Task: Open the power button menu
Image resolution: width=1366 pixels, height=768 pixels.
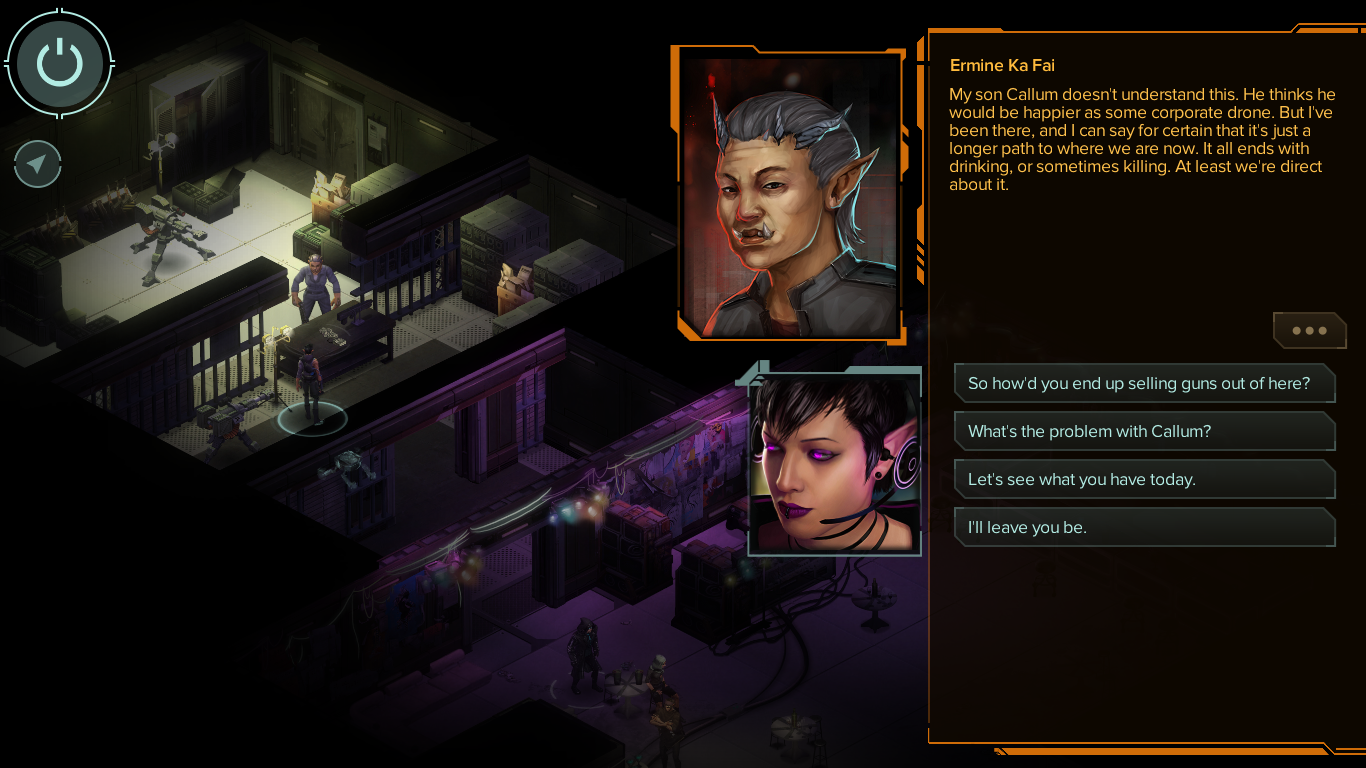Action: click(x=60, y=63)
